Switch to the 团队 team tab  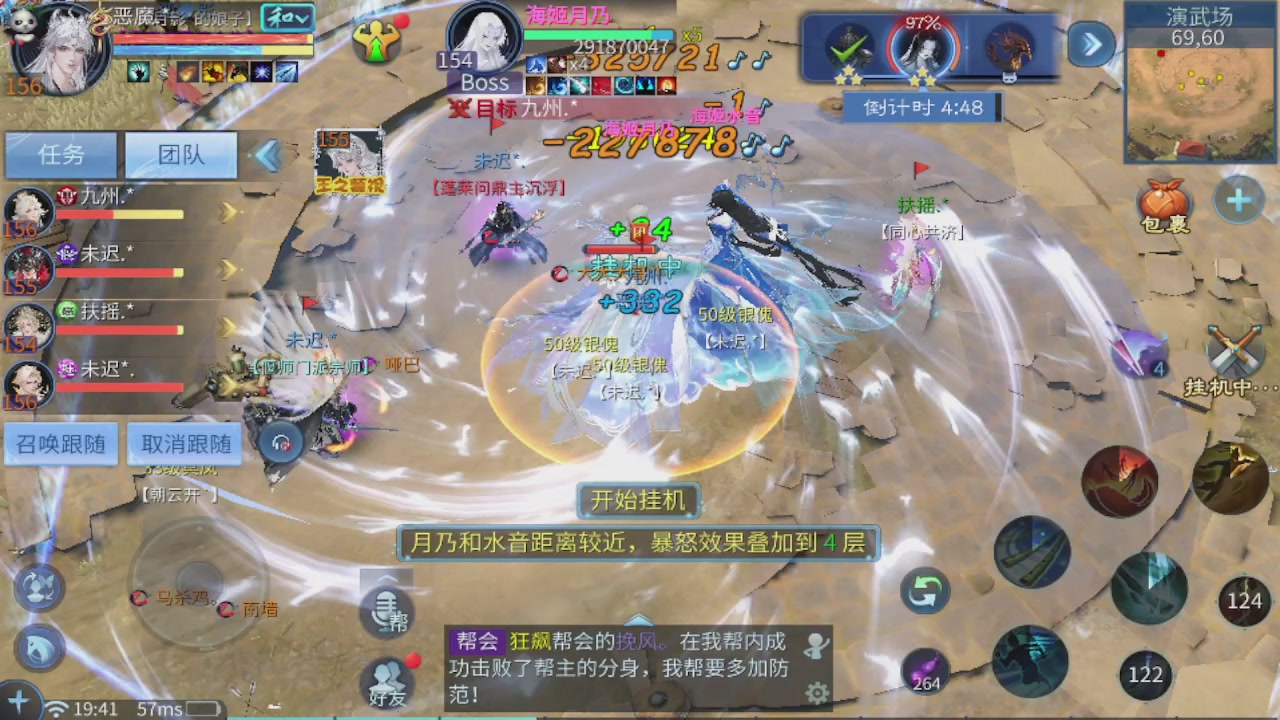[x=180, y=155]
